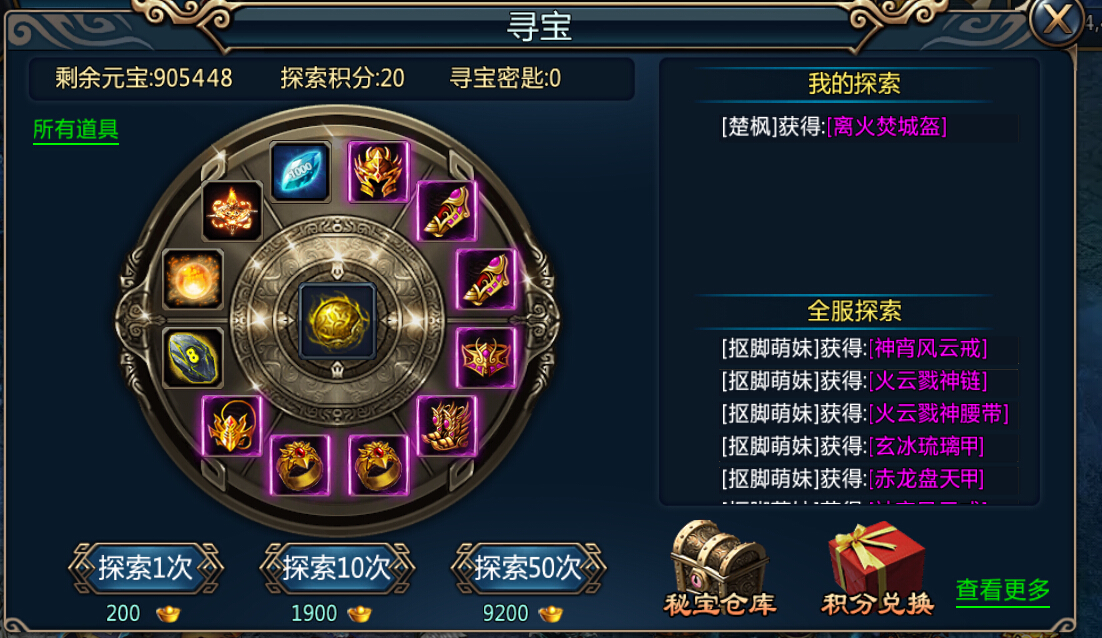View more records via 查看更多
Screen dimensions: 1102x638
click(1002, 590)
